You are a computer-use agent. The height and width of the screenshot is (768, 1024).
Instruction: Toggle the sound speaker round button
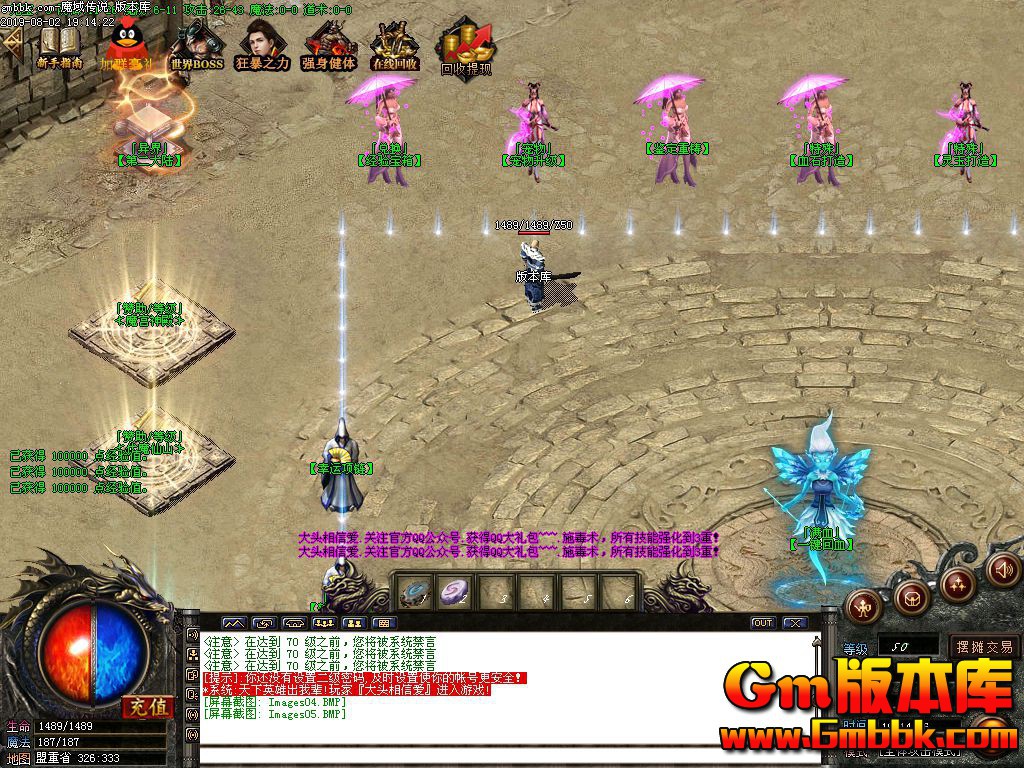point(1001,569)
